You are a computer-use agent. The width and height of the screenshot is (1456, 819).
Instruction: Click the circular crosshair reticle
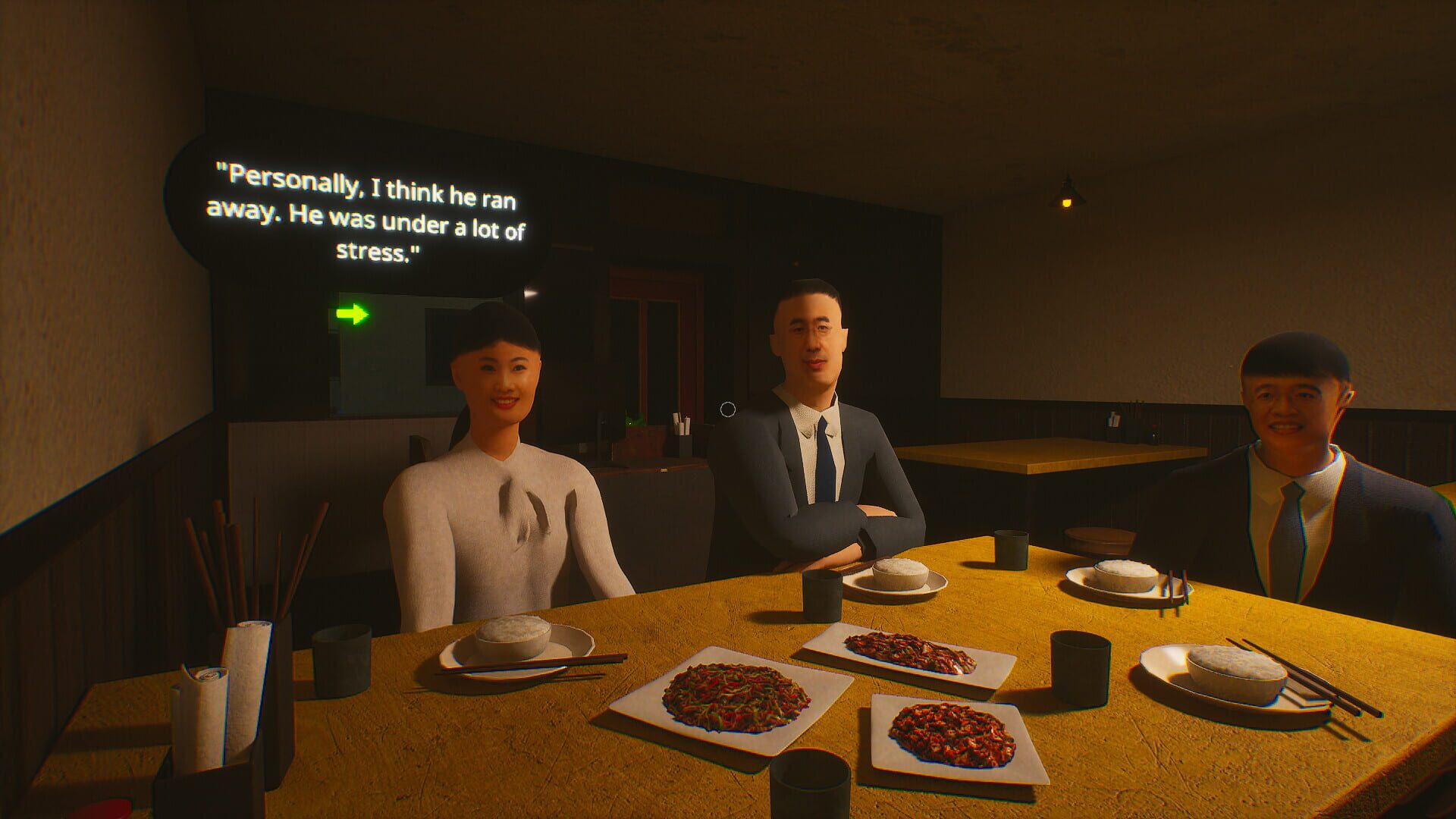tap(729, 410)
